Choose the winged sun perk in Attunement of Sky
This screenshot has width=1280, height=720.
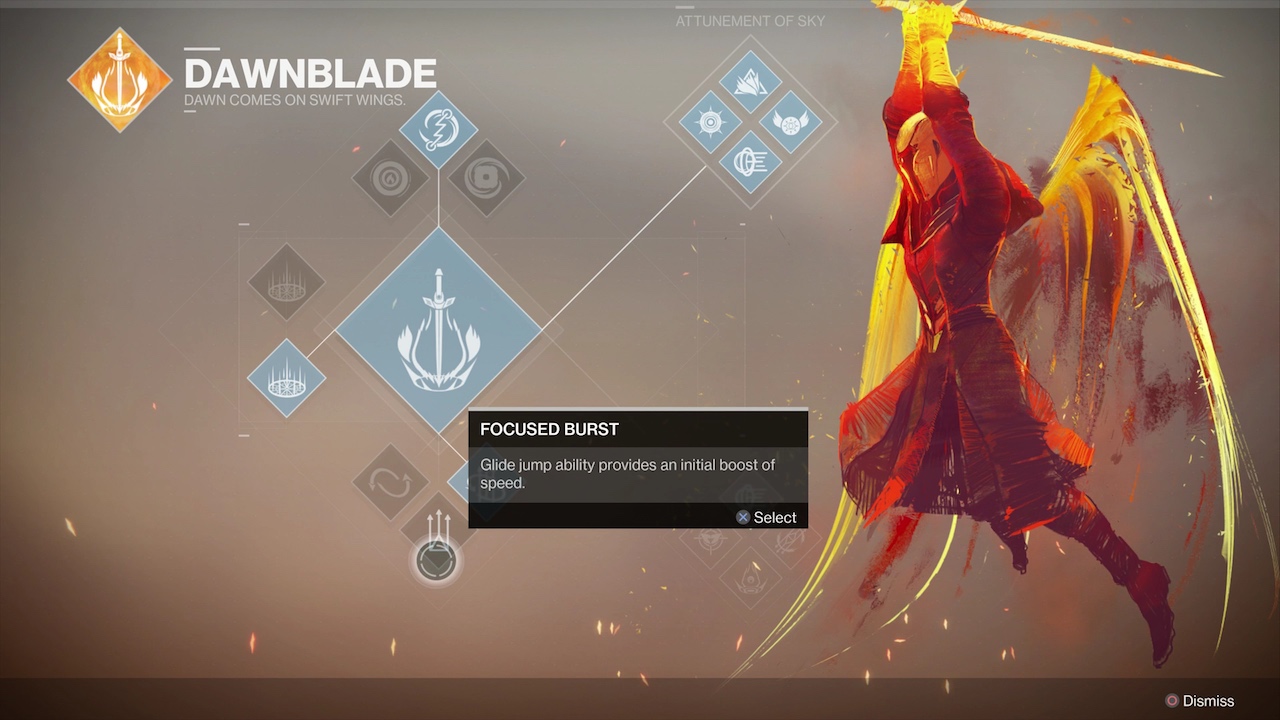coord(790,123)
